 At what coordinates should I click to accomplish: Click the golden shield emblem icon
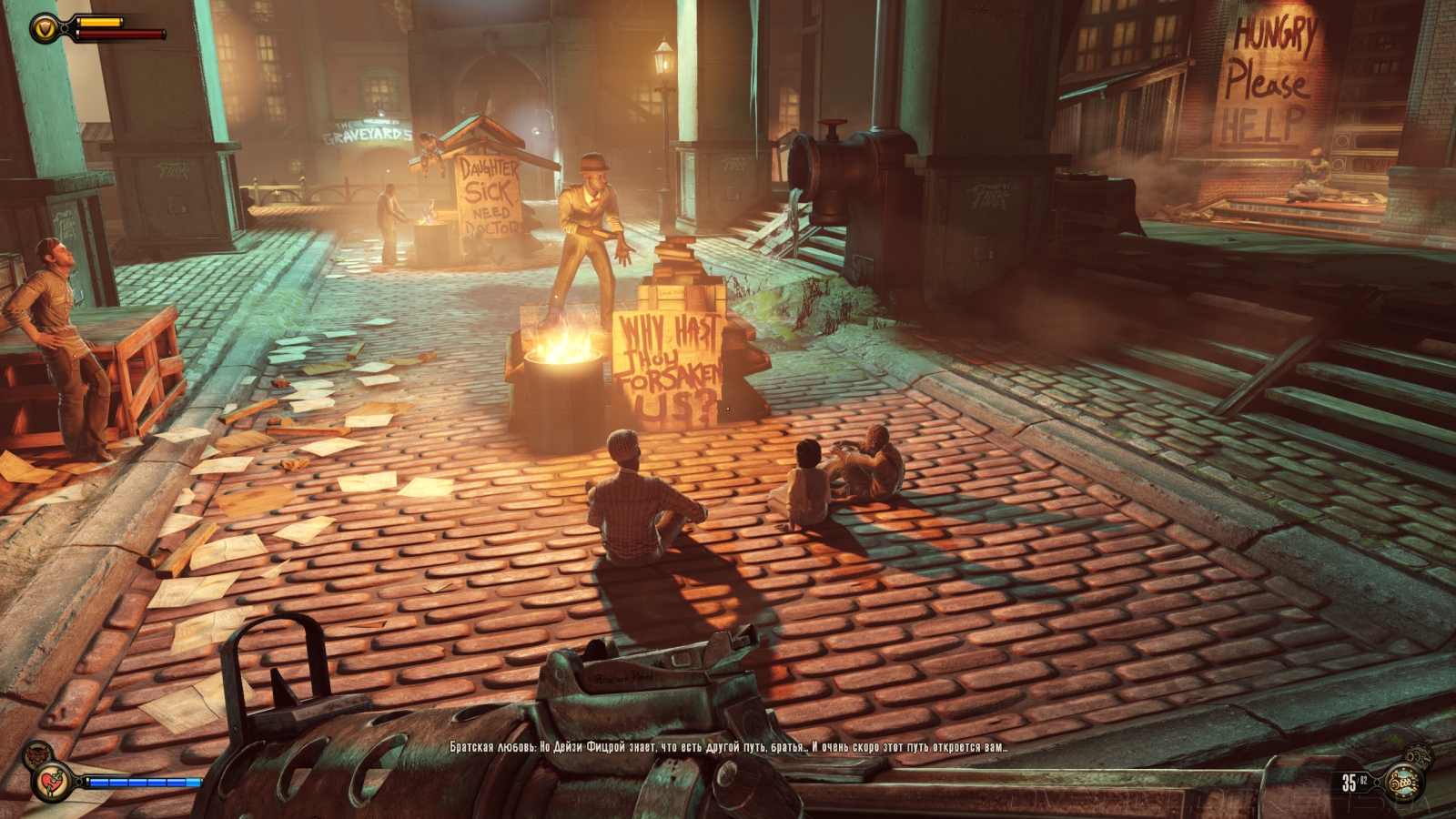tap(45, 28)
